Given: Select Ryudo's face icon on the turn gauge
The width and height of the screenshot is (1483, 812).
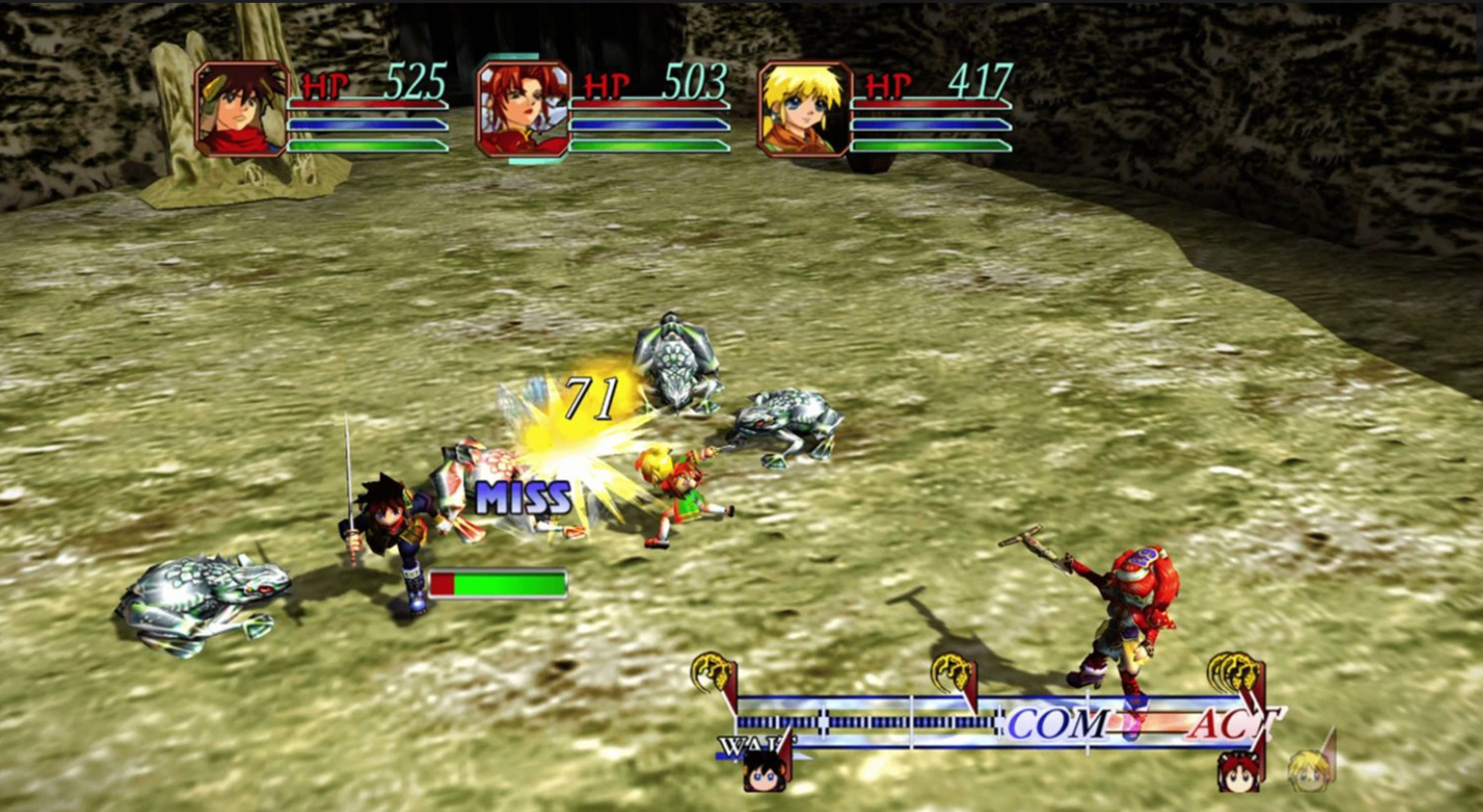Looking at the screenshot, I should coord(764,771).
